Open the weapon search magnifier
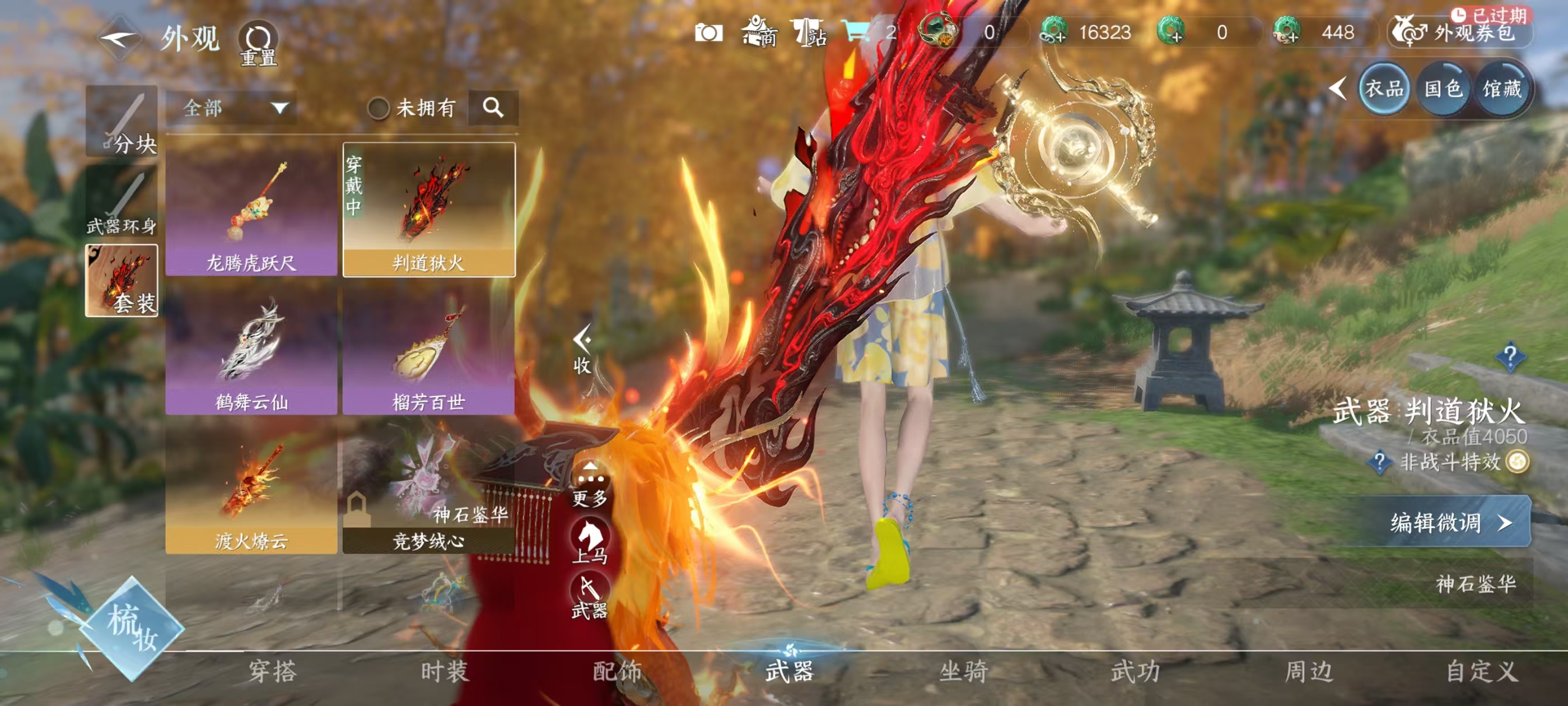The height and width of the screenshot is (706, 1568). pos(493,108)
